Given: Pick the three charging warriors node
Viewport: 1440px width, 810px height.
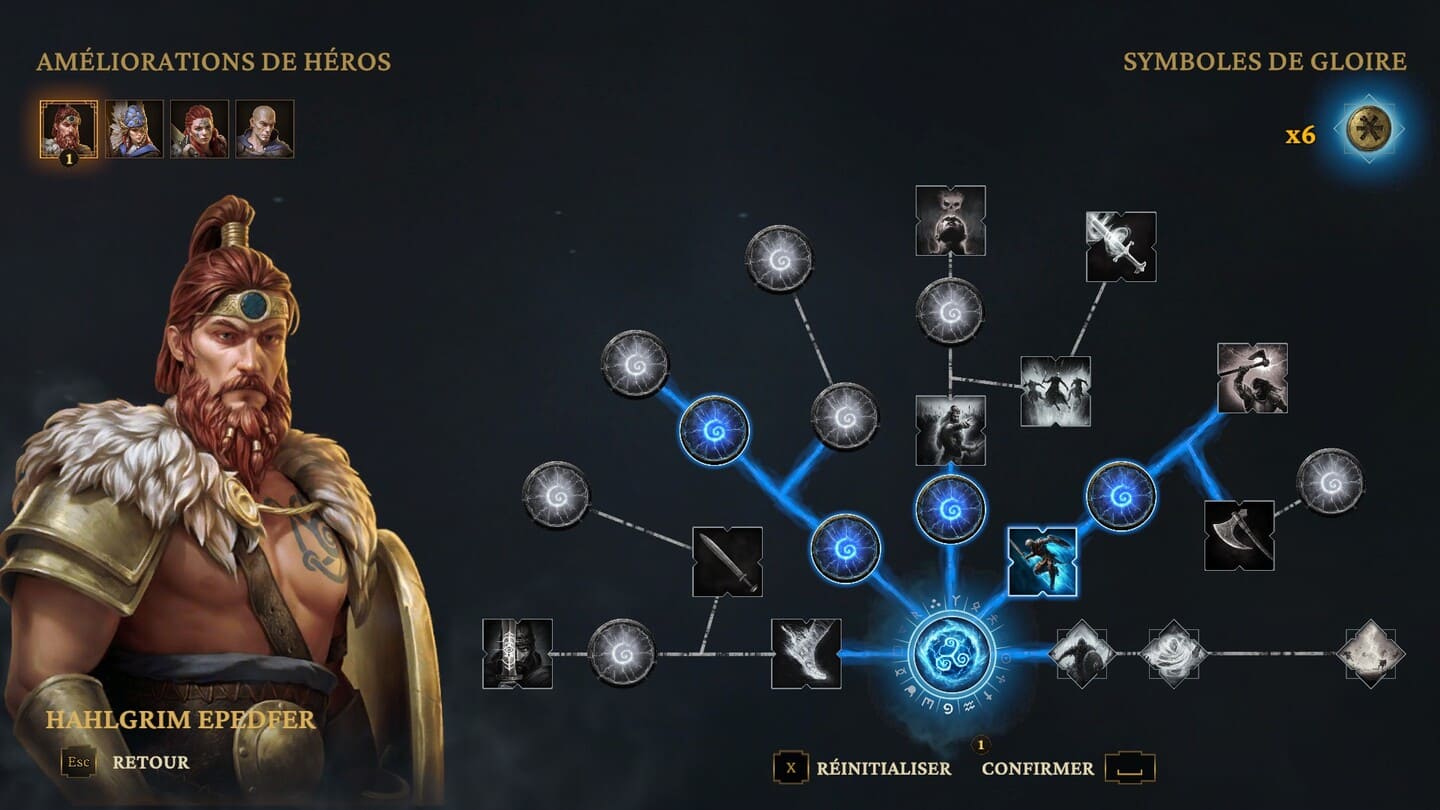Looking at the screenshot, I should [x=1055, y=391].
